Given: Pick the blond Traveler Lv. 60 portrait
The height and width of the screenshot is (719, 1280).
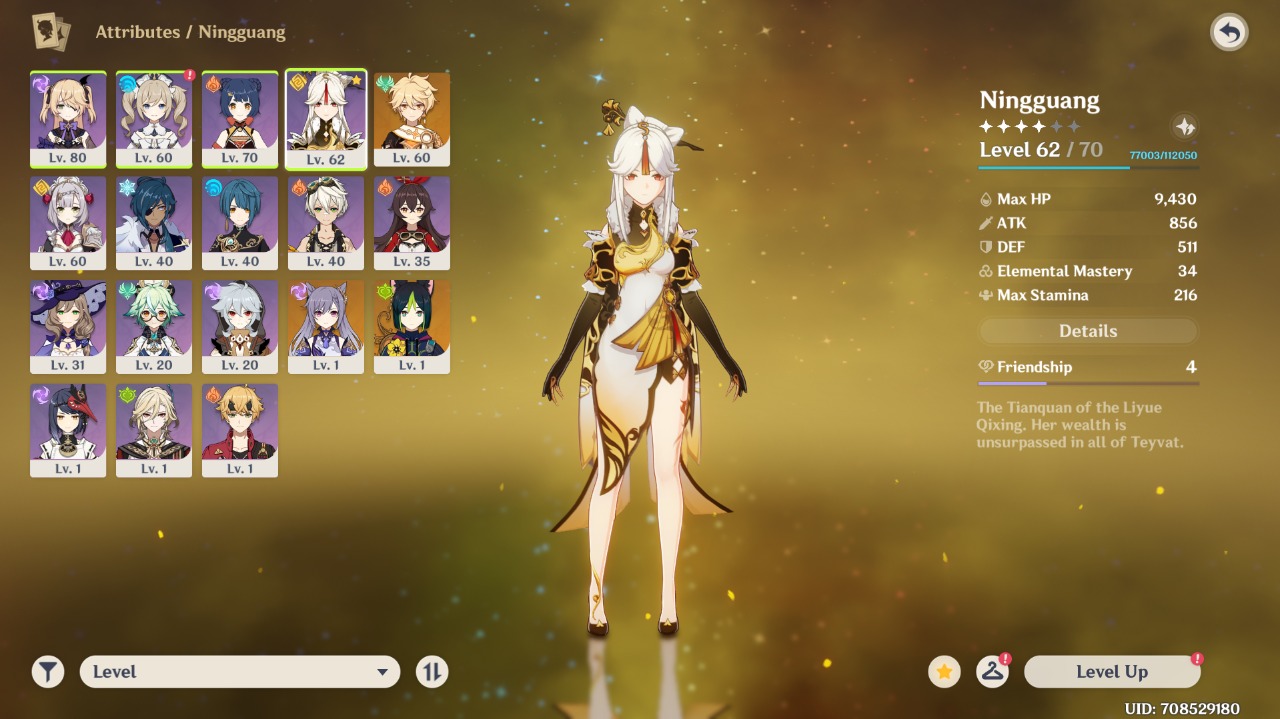Looking at the screenshot, I should click(412, 118).
